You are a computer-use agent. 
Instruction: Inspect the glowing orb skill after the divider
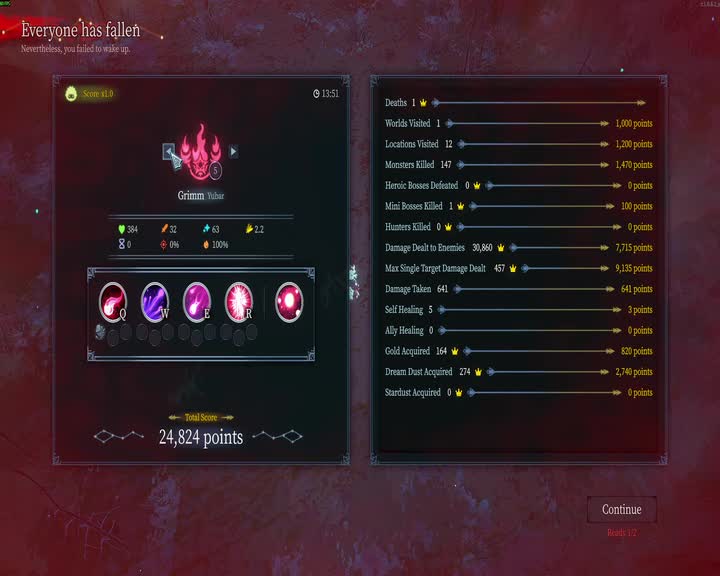tap(290, 299)
